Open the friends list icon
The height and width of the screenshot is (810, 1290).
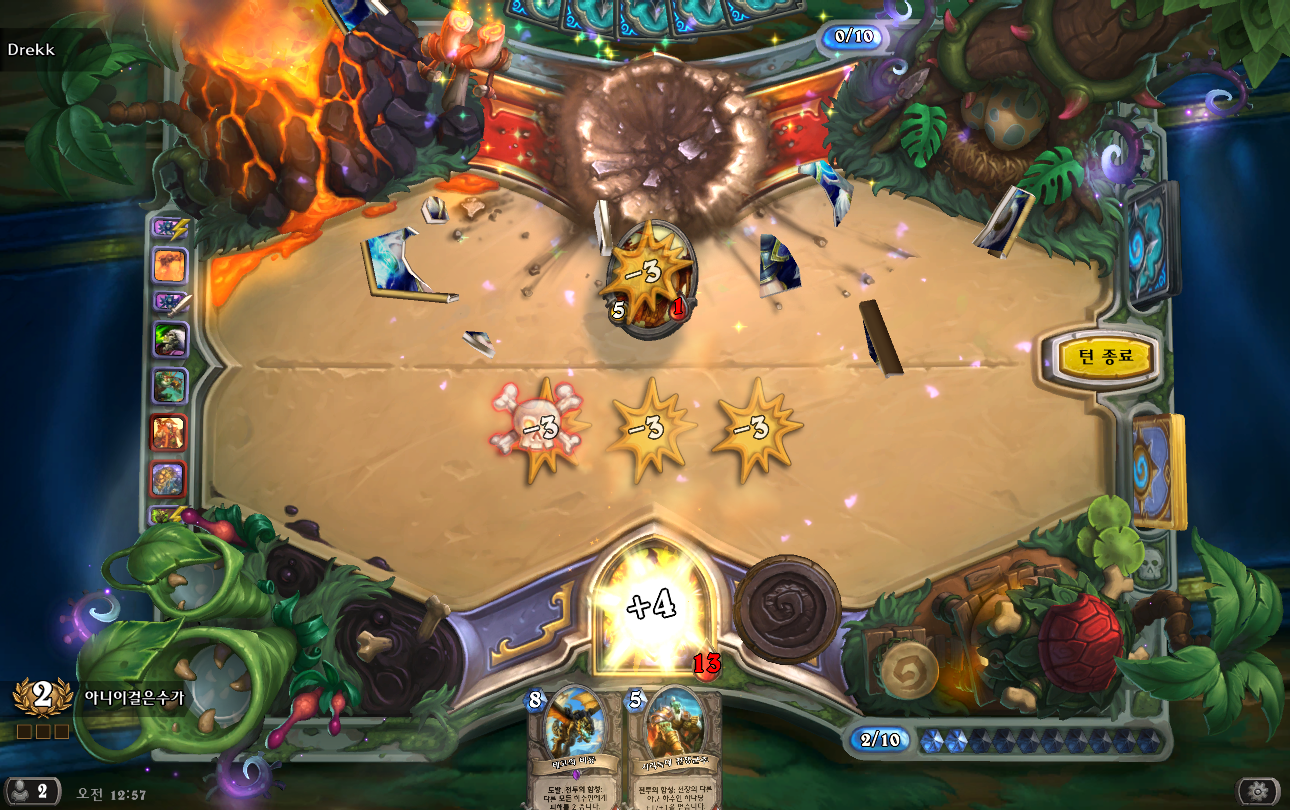pos(30,791)
